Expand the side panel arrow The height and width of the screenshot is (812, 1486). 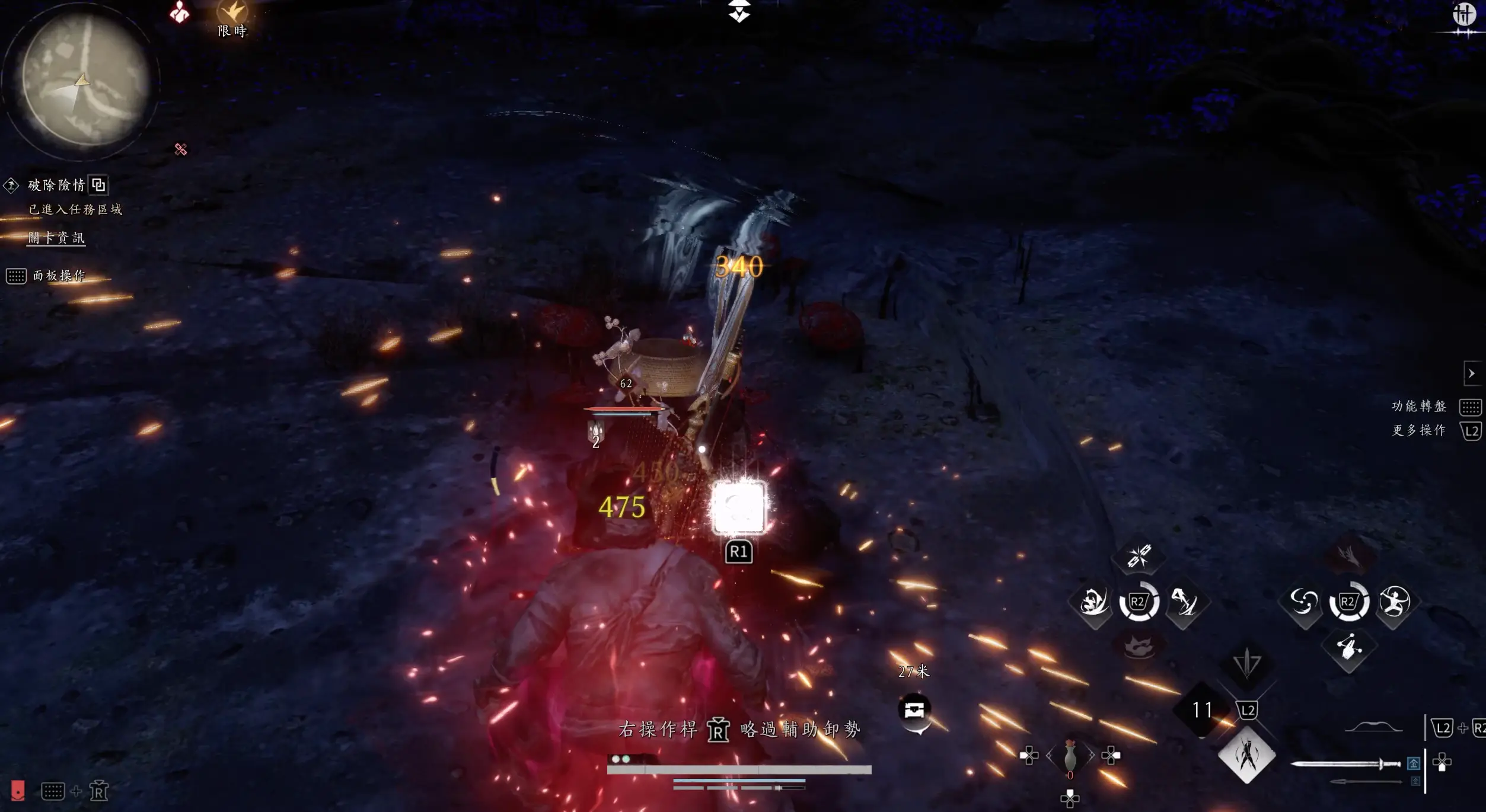coord(1471,373)
